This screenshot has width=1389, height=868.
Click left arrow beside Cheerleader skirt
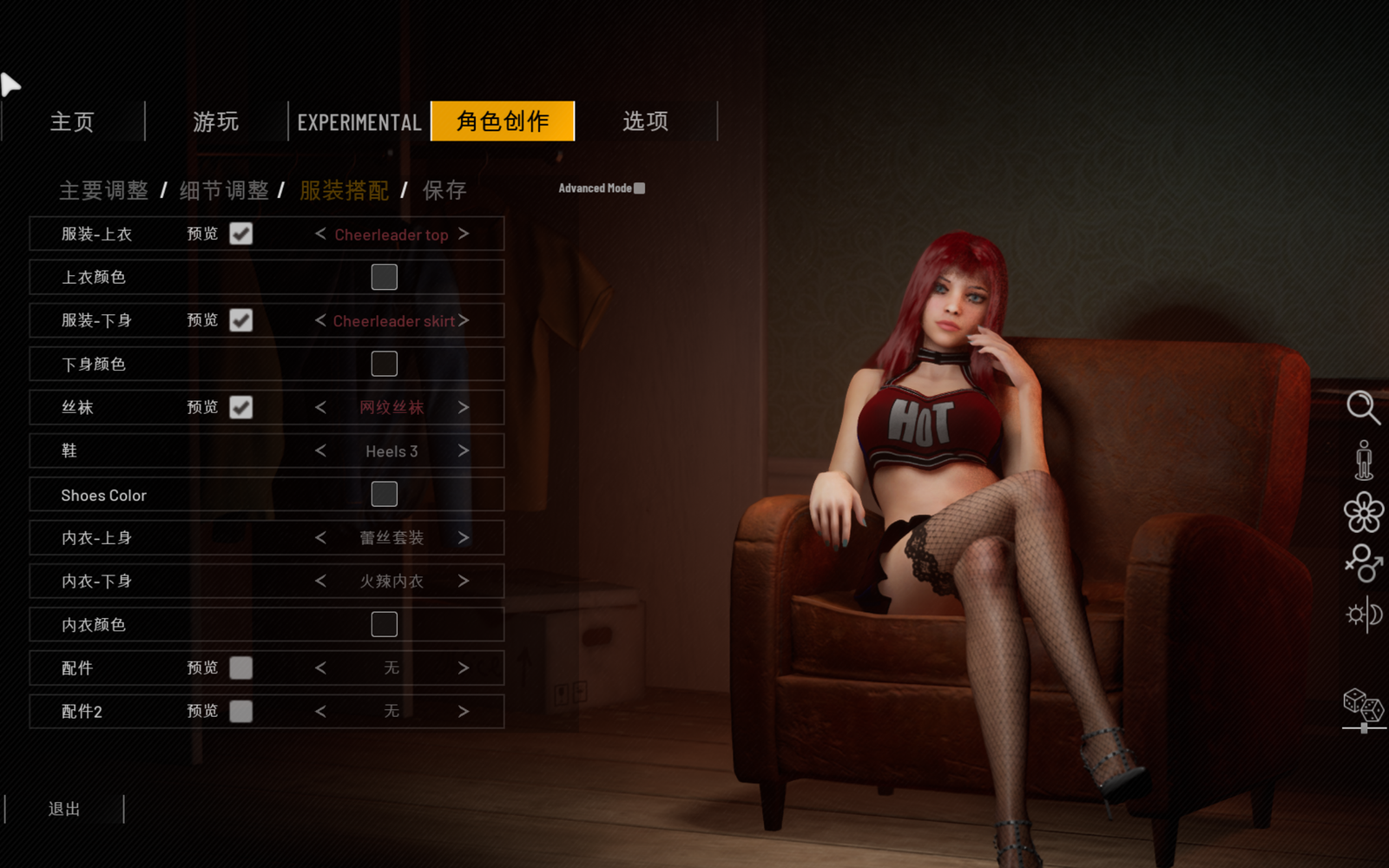coord(319,320)
